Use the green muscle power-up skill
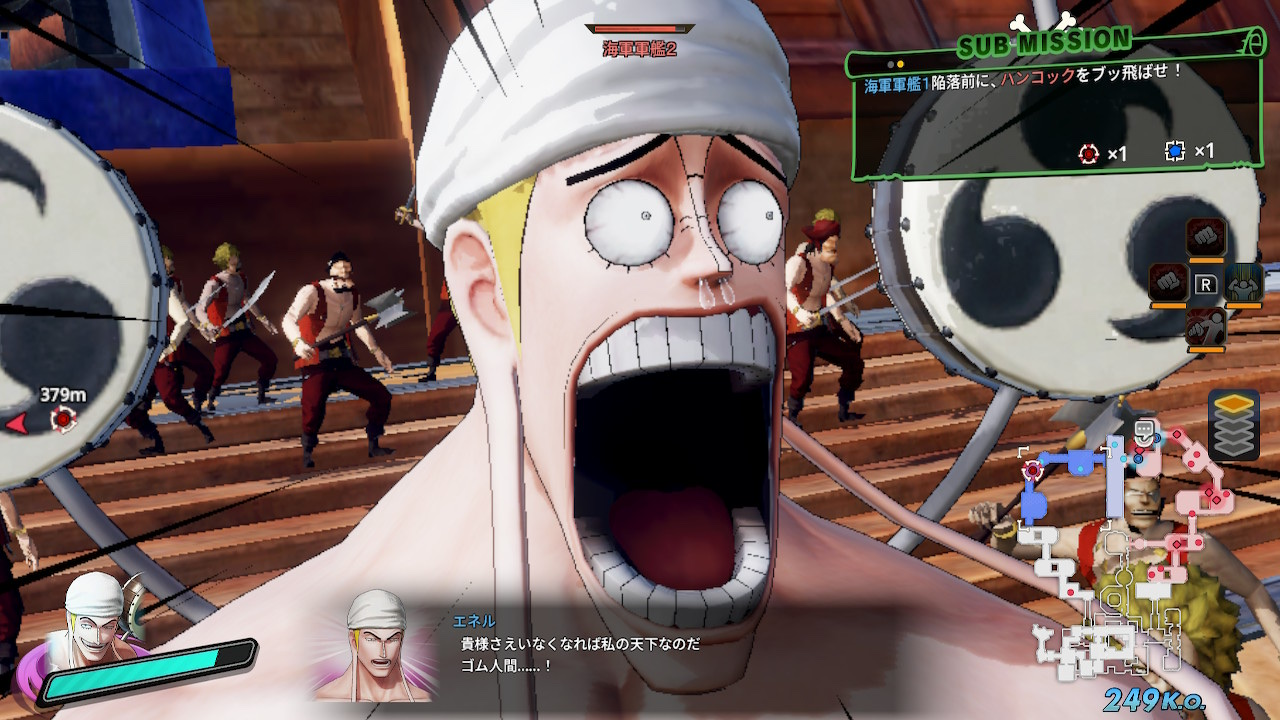The width and height of the screenshot is (1280, 720). click(1243, 284)
